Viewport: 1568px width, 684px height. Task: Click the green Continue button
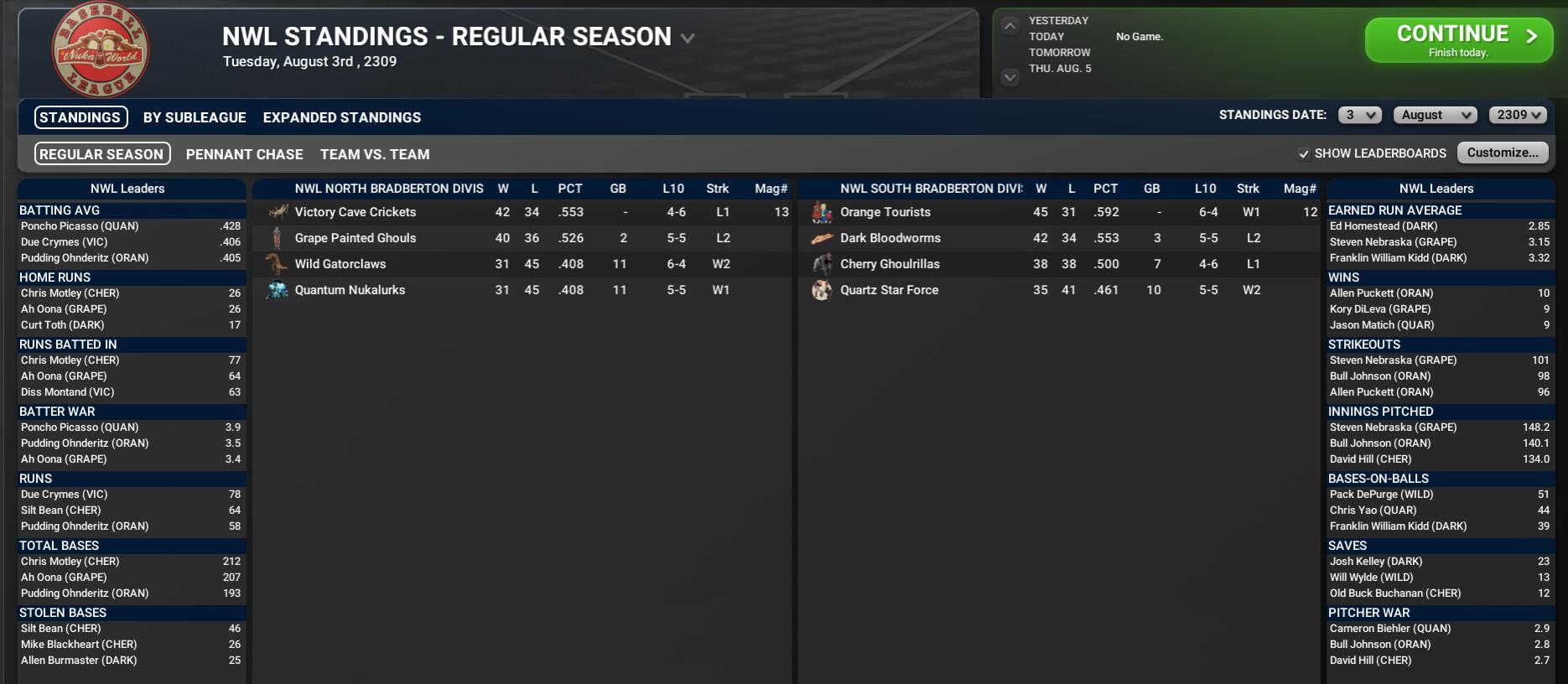tap(1458, 40)
